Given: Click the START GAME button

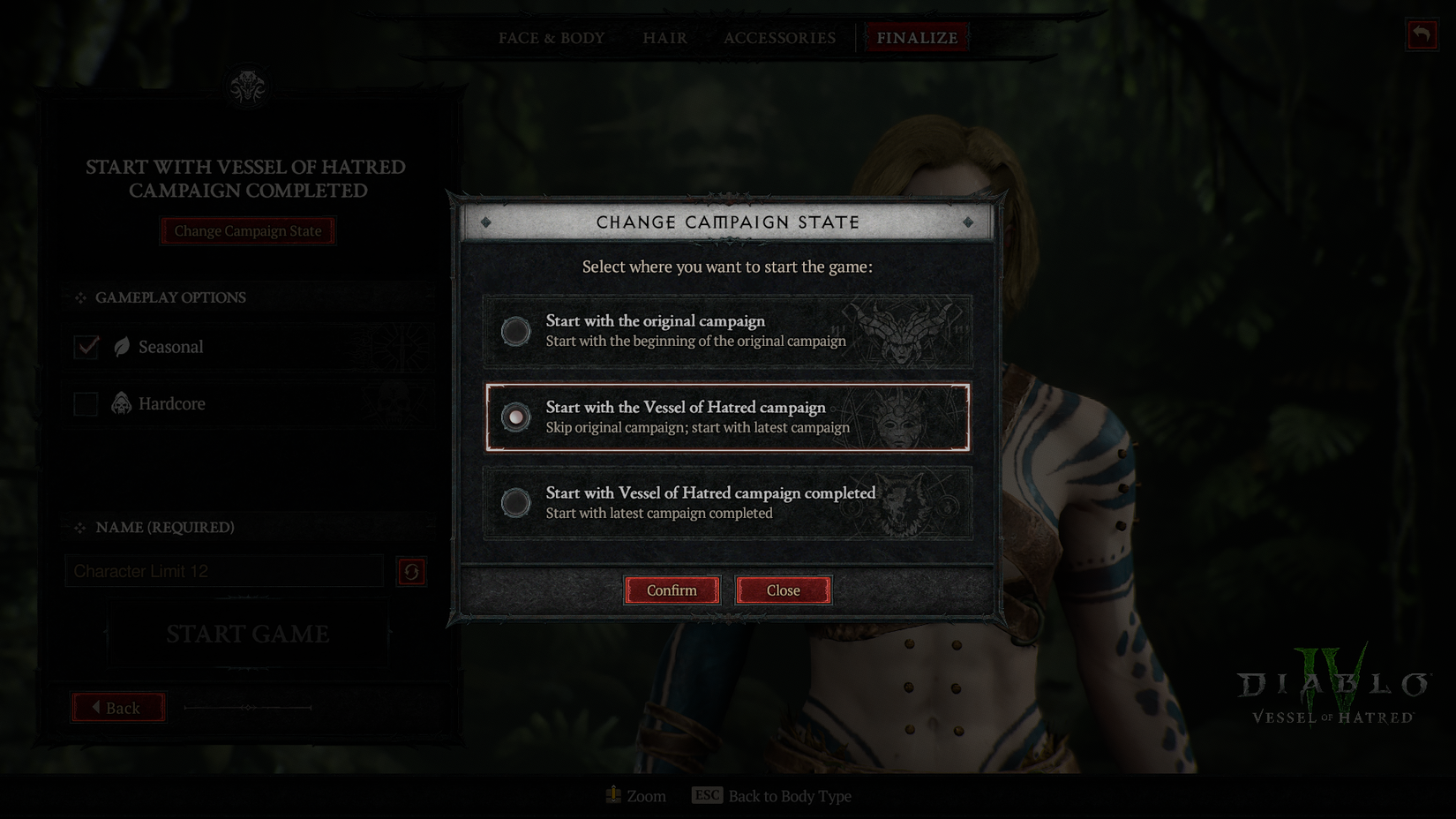Looking at the screenshot, I should tap(248, 634).
